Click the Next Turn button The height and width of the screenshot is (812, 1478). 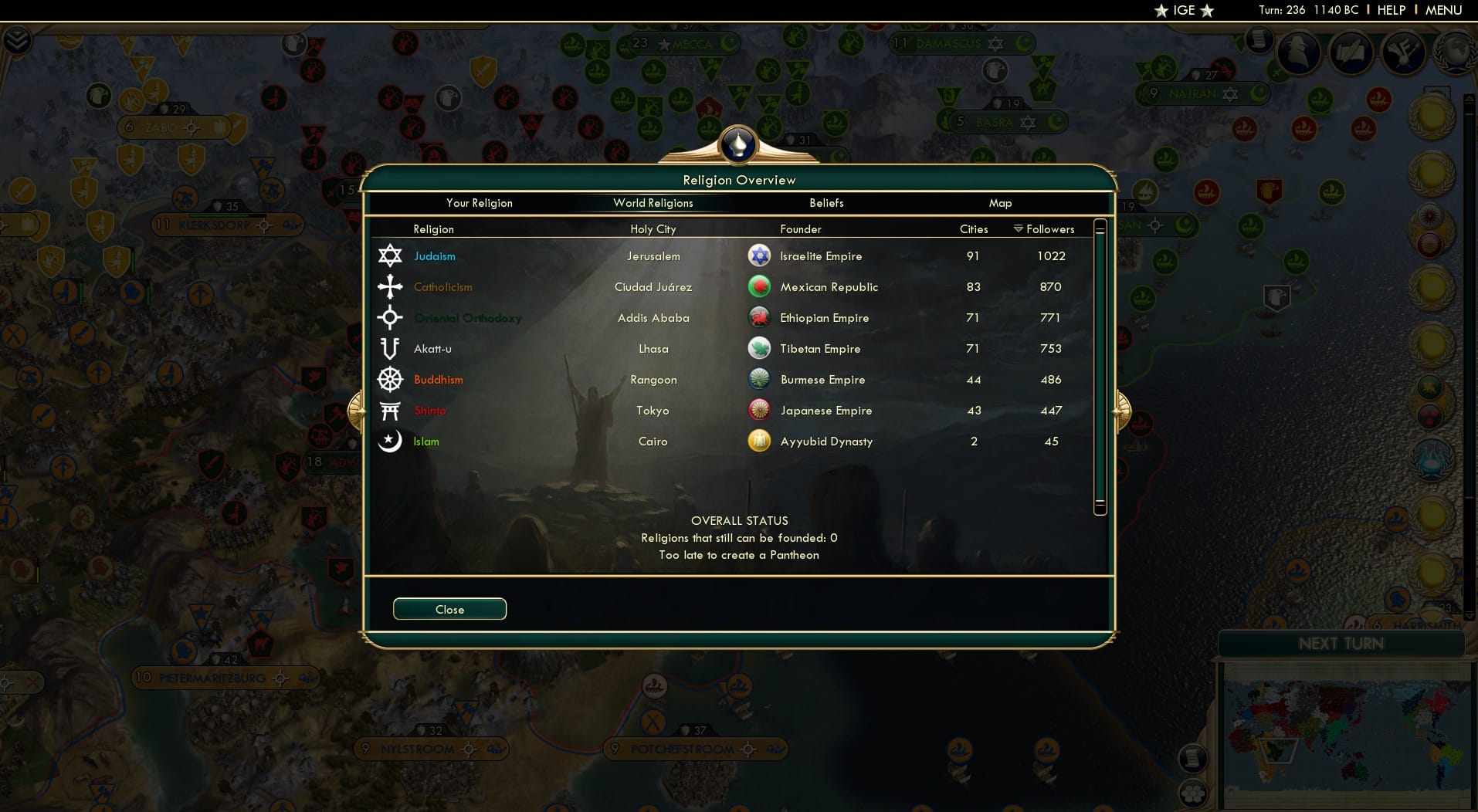(x=1344, y=642)
